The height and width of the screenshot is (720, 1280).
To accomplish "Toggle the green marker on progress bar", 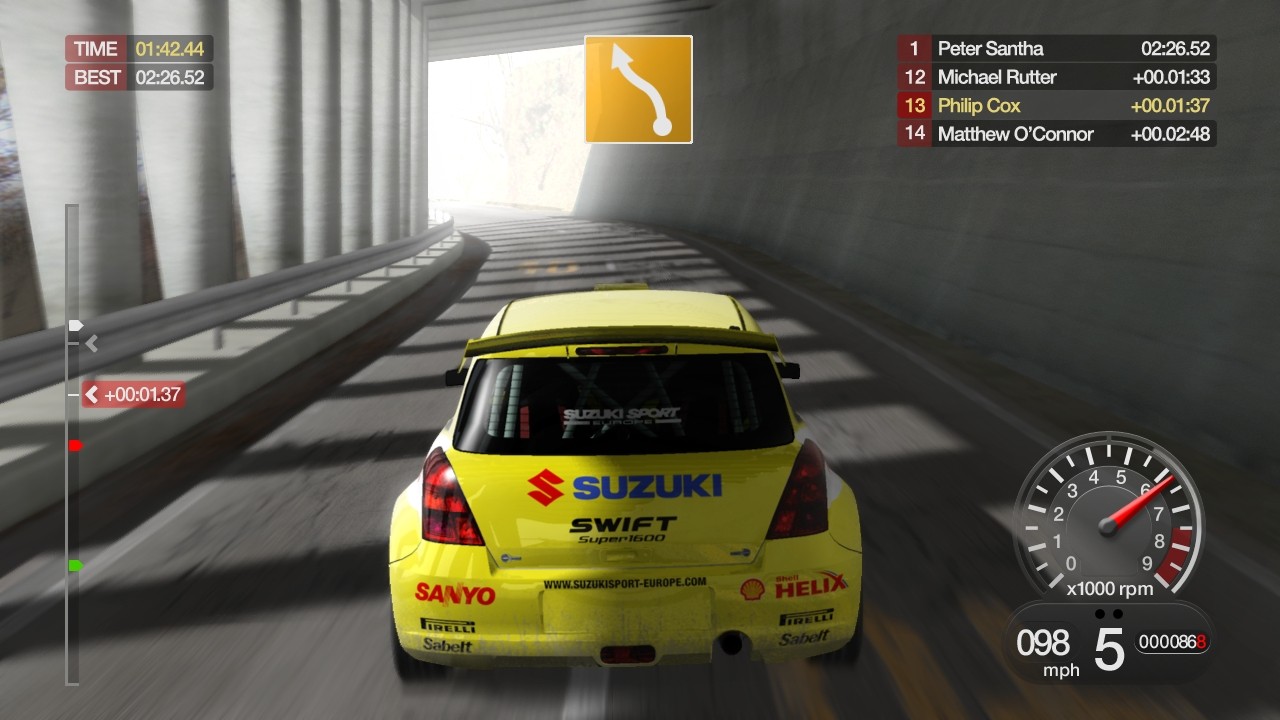I will pyautogui.click(x=74, y=564).
